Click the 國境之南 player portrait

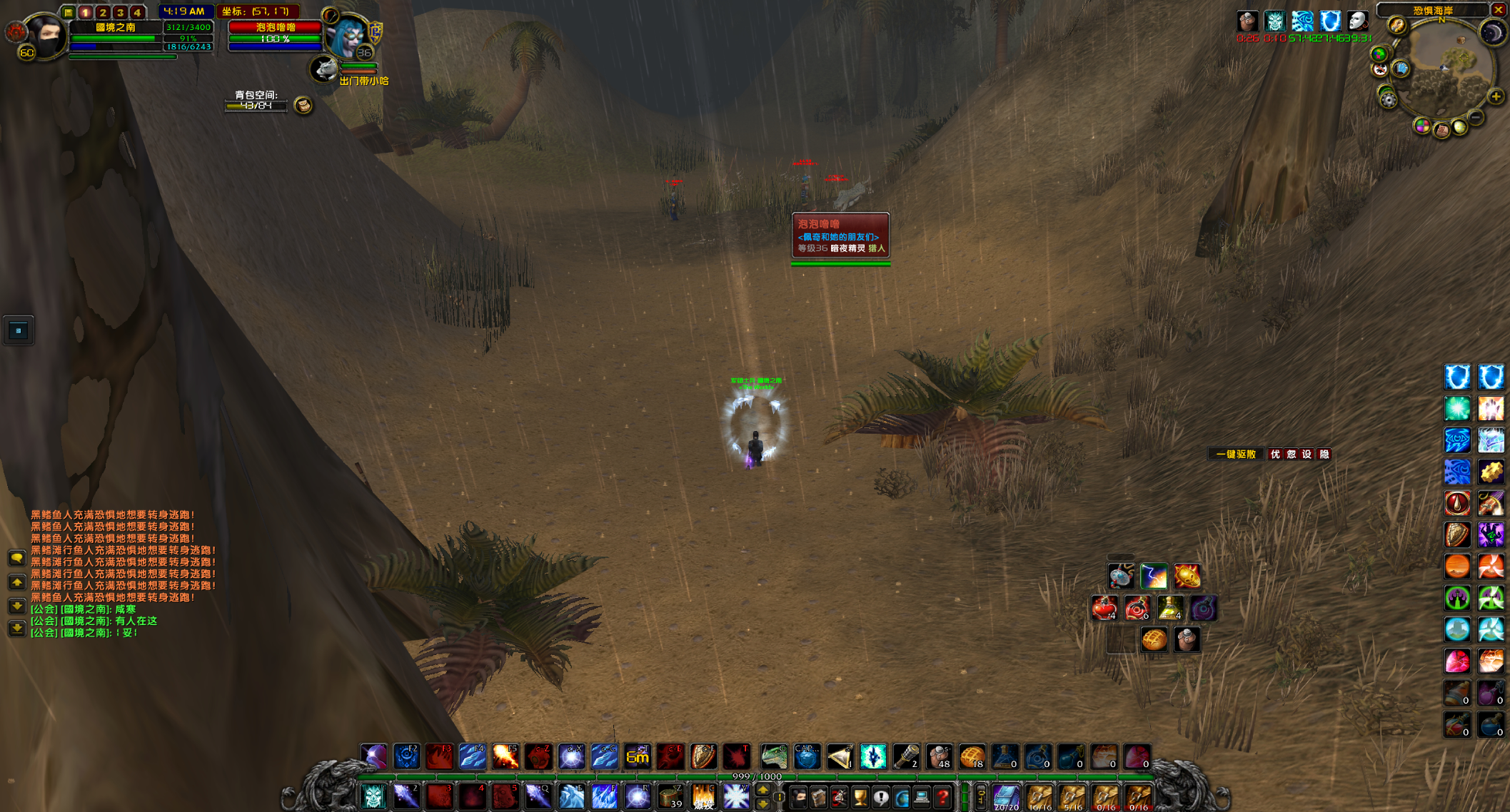pos(44,36)
